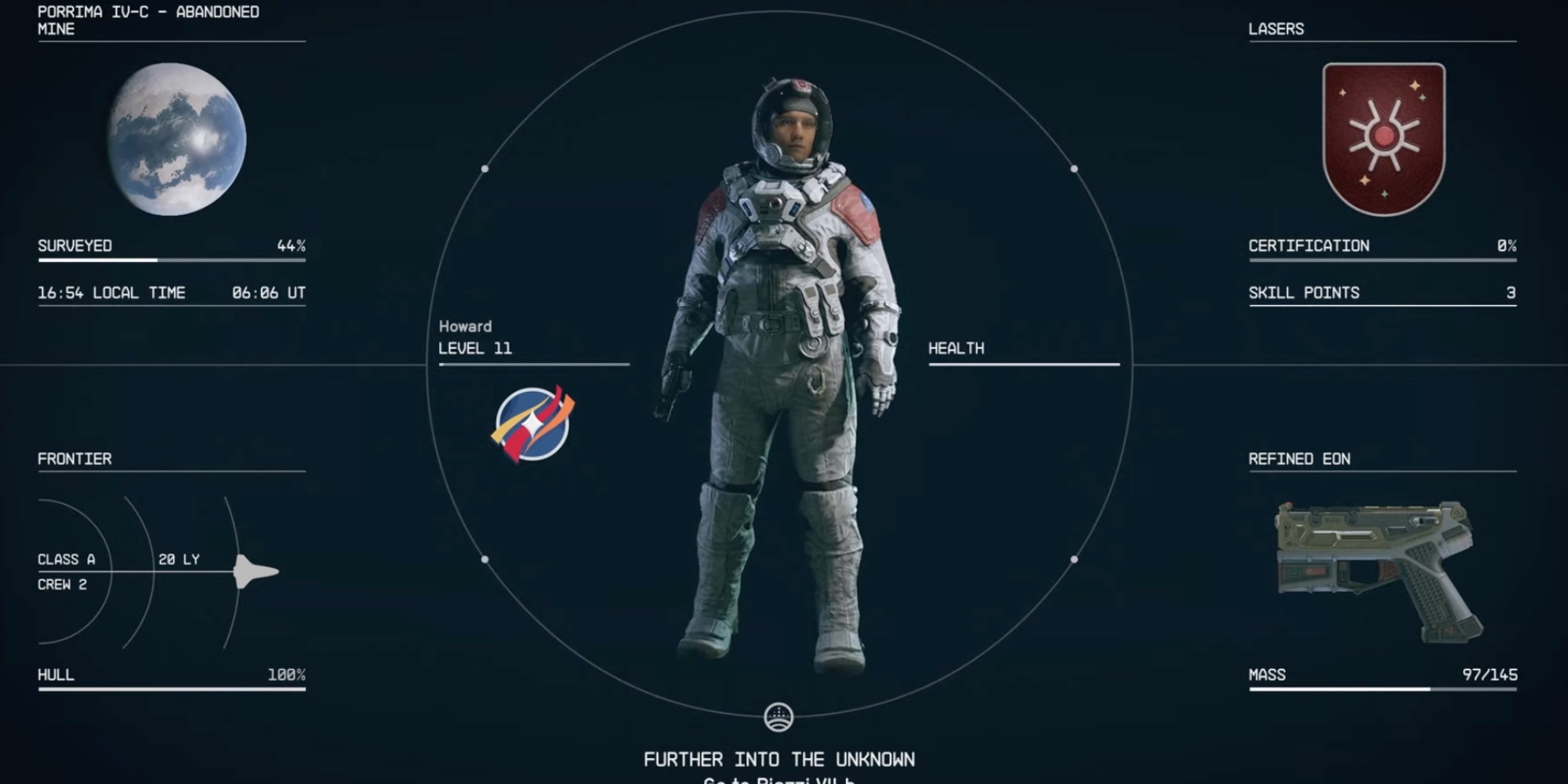Image resolution: width=1568 pixels, height=784 pixels.
Task: Expand the Frontier ship details section
Action: click(x=74, y=459)
